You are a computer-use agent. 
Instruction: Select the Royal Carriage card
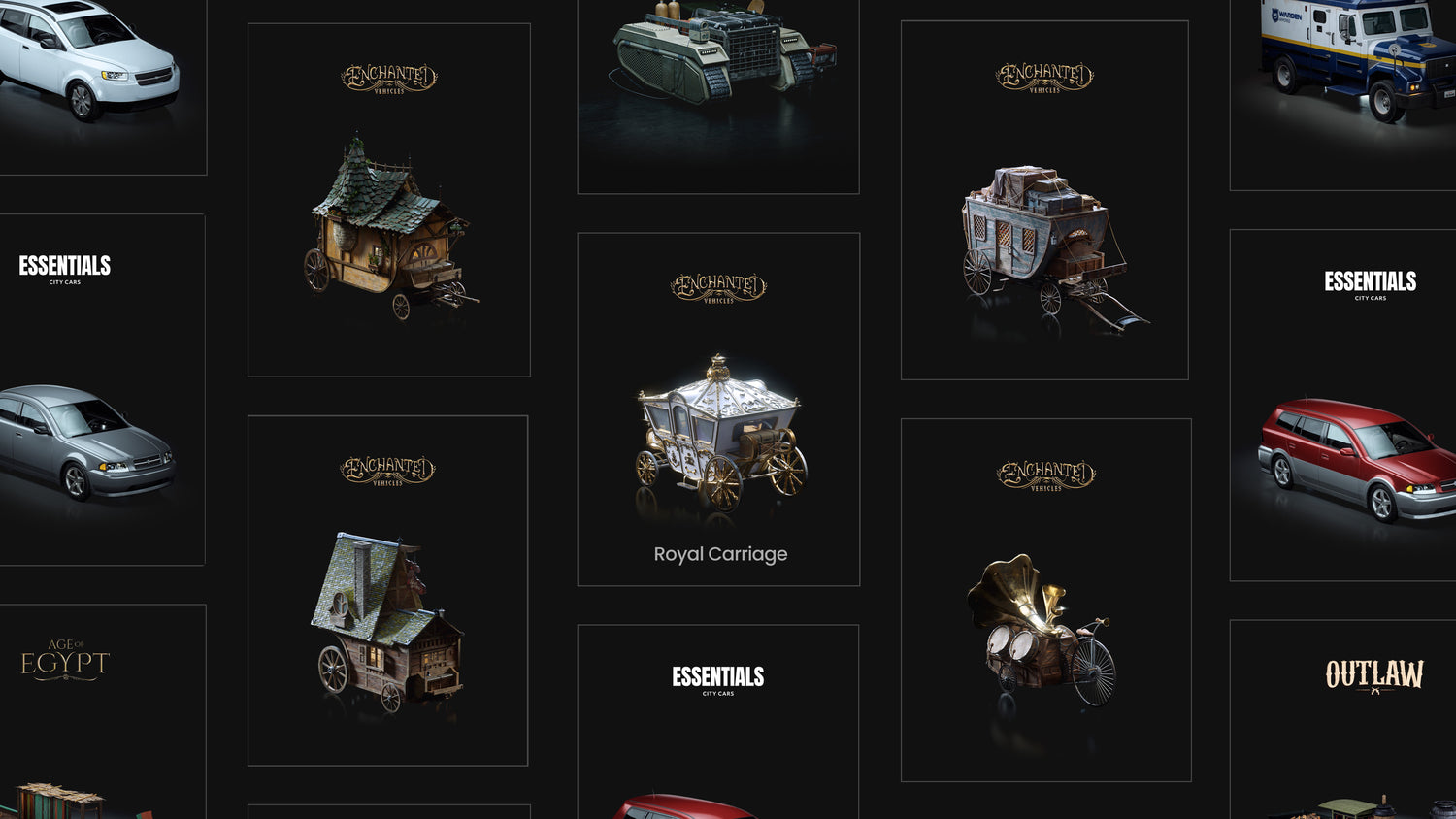[718, 409]
